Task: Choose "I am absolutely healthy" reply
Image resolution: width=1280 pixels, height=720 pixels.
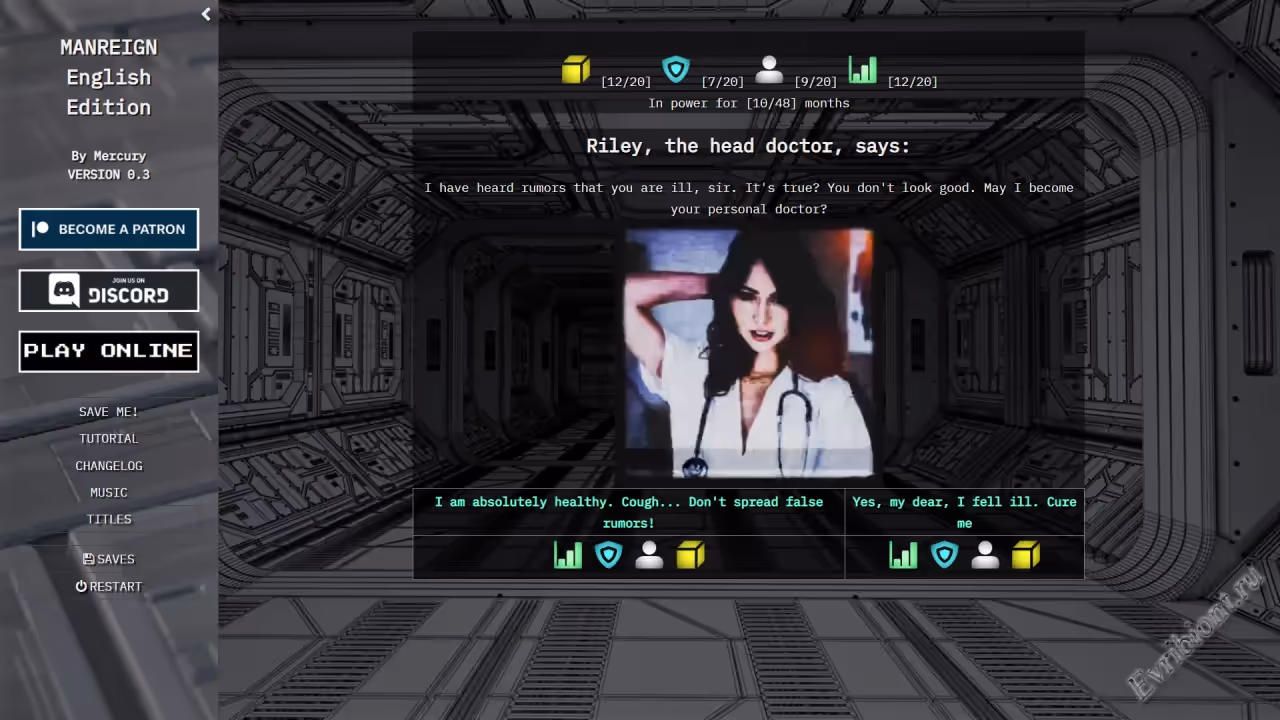Action: click(x=628, y=512)
